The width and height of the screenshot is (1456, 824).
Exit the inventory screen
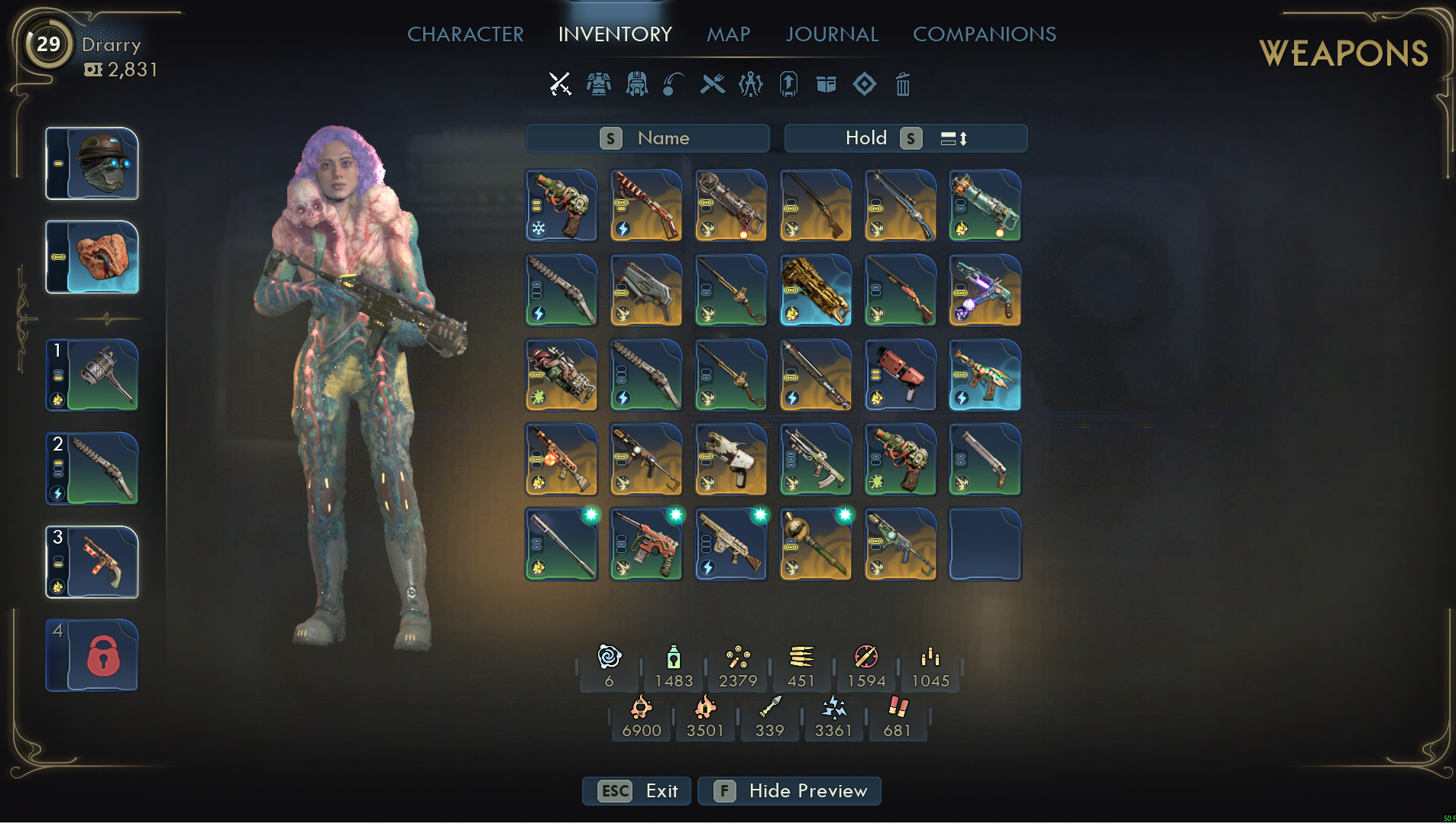tap(637, 791)
